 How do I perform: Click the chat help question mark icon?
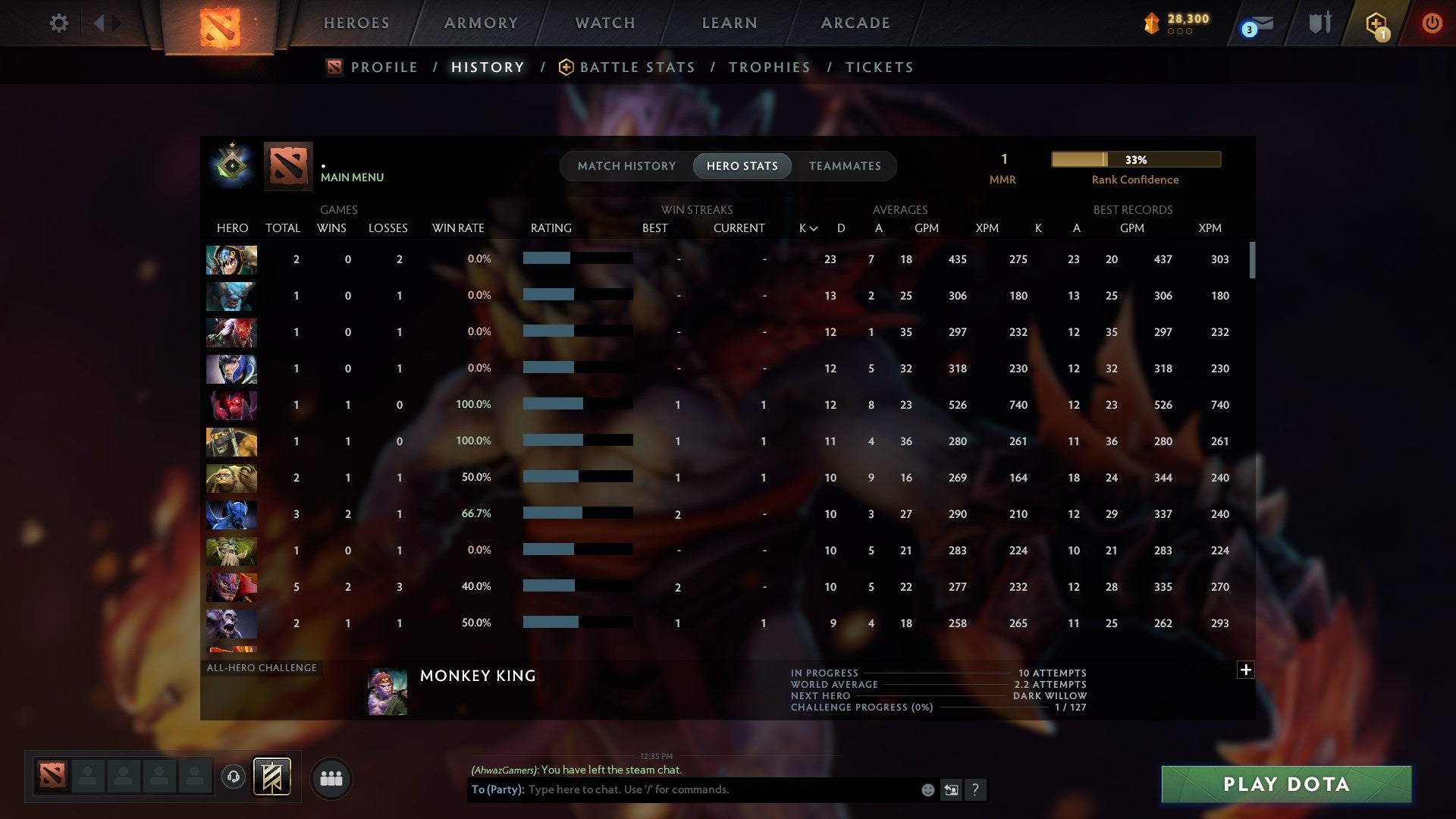[x=976, y=789]
